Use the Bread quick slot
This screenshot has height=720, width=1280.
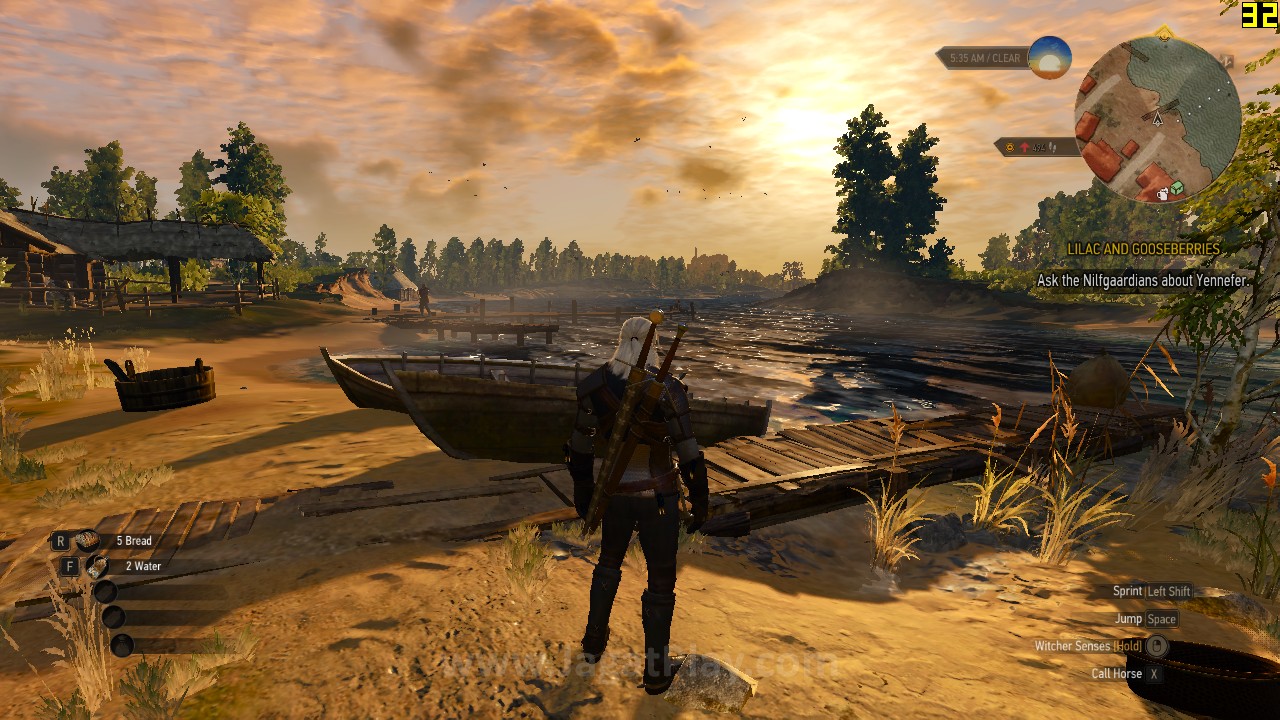pos(88,541)
